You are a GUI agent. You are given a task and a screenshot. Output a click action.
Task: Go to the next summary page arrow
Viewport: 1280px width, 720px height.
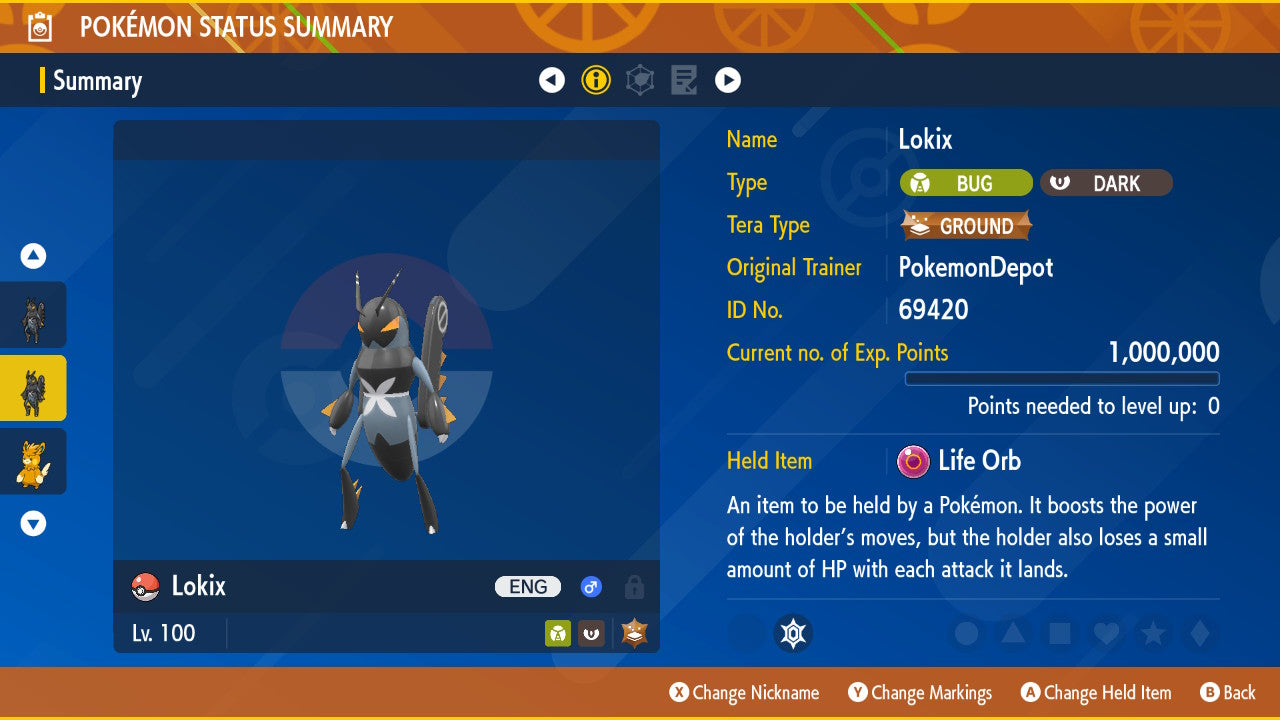click(728, 80)
